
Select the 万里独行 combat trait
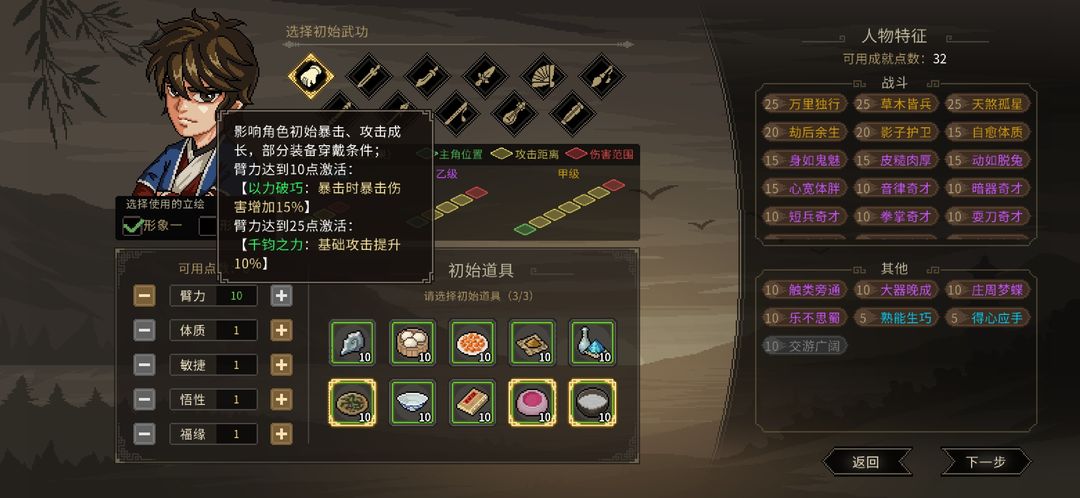804,104
